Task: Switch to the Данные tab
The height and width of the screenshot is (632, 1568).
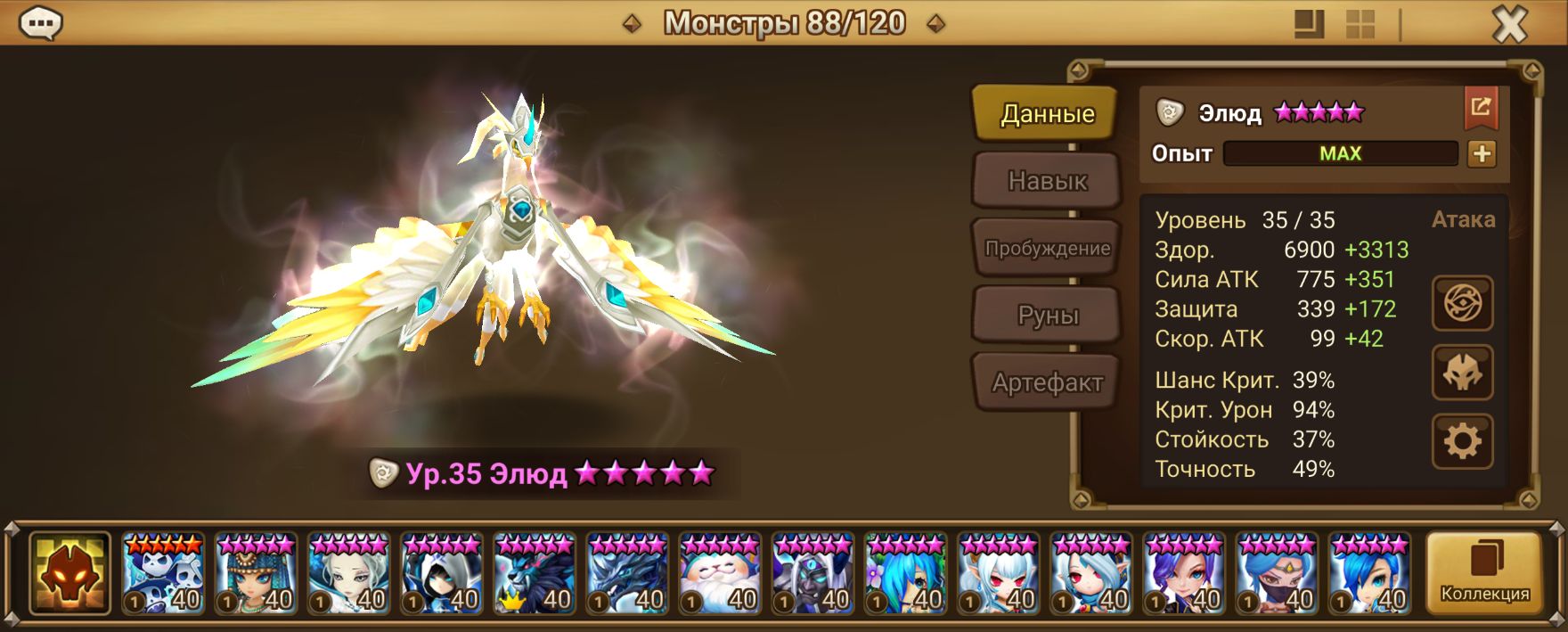Action: [1046, 114]
